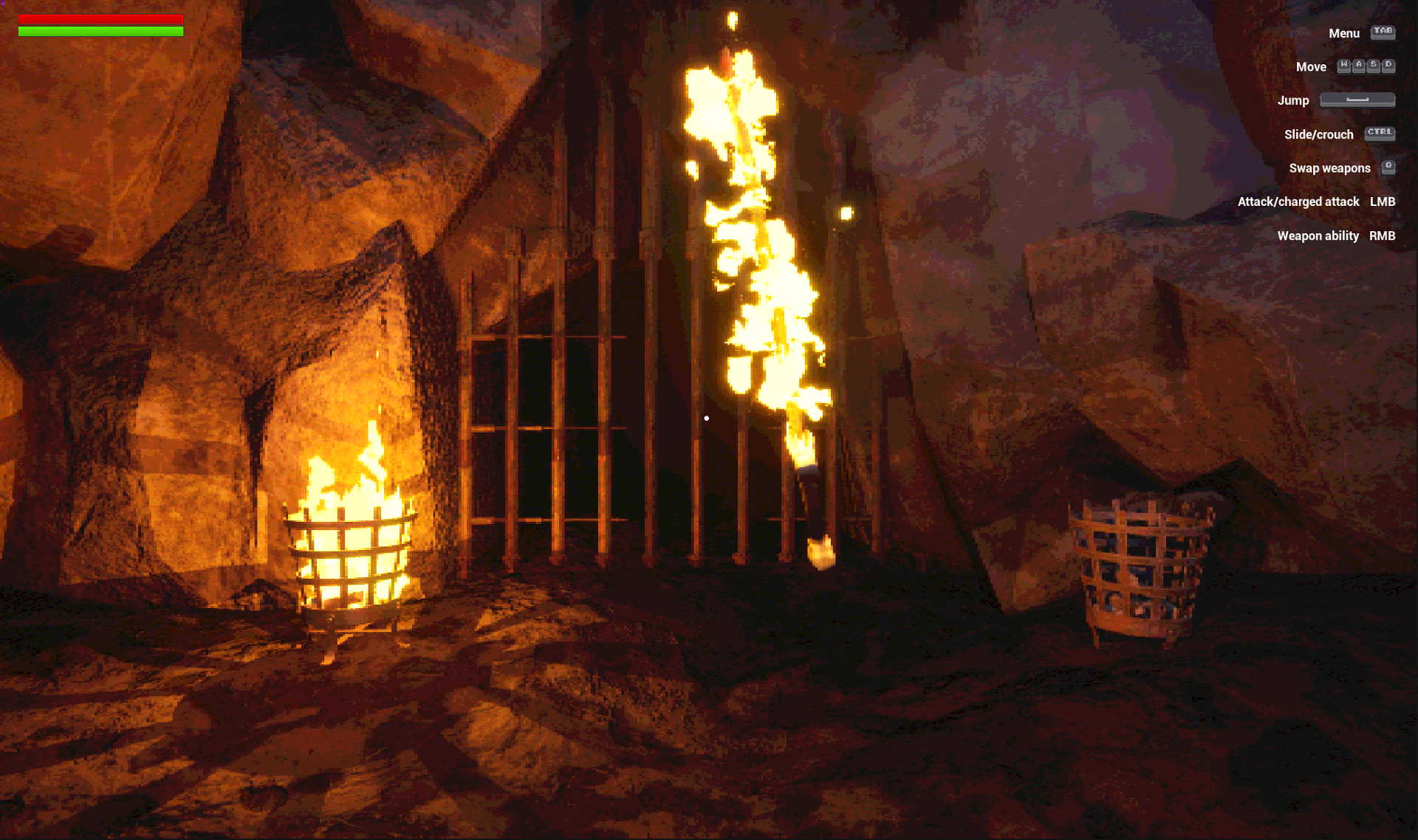
Task: Select the D key icon for Move
Action: (x=1388, y=66)
